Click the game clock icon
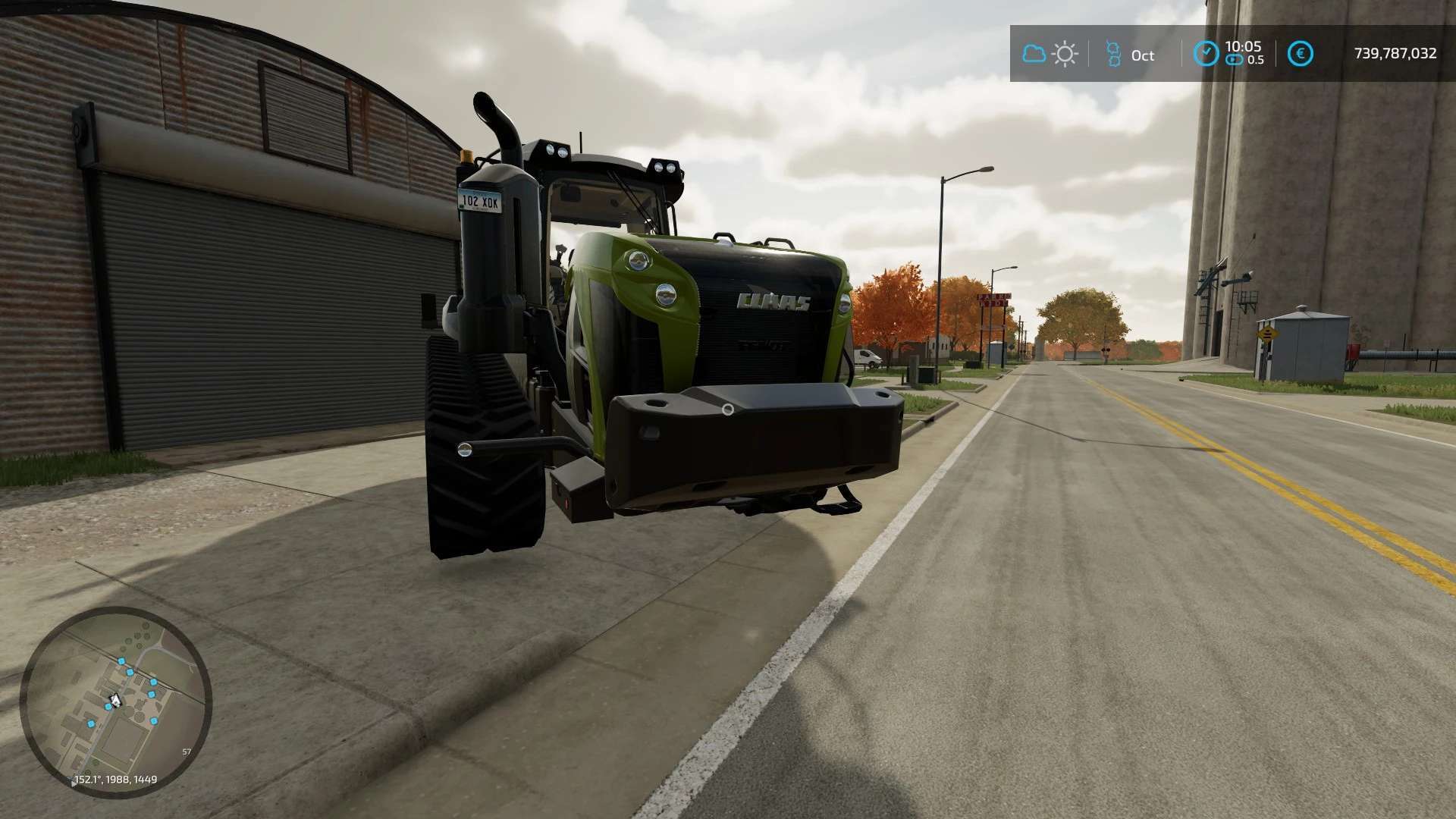This screenshot has height=819, width=1456. click(x=1206, y=54)
